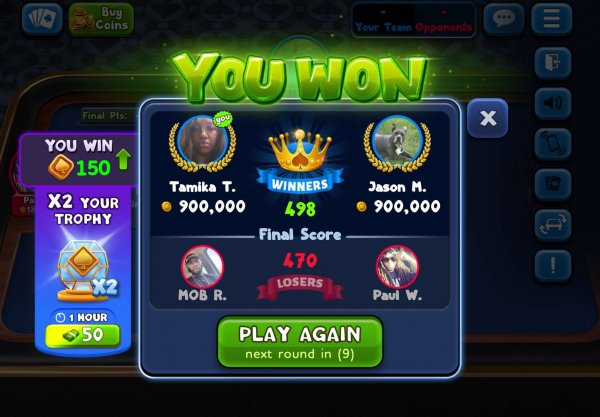Open MOB R.'s player profile picture
The height and width of the screenshot is (417, 600).
201,268
